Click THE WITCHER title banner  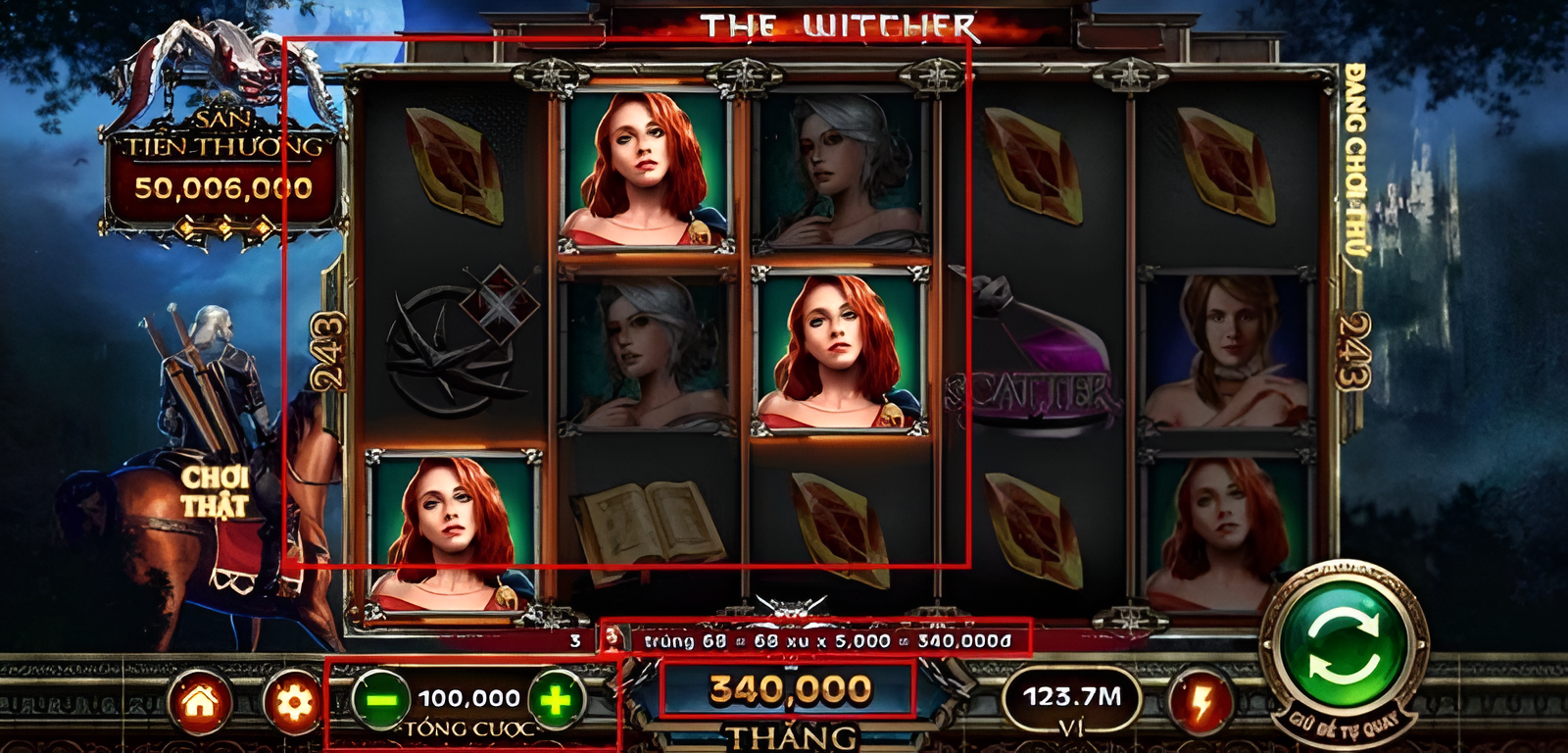(x=838, y=25)
